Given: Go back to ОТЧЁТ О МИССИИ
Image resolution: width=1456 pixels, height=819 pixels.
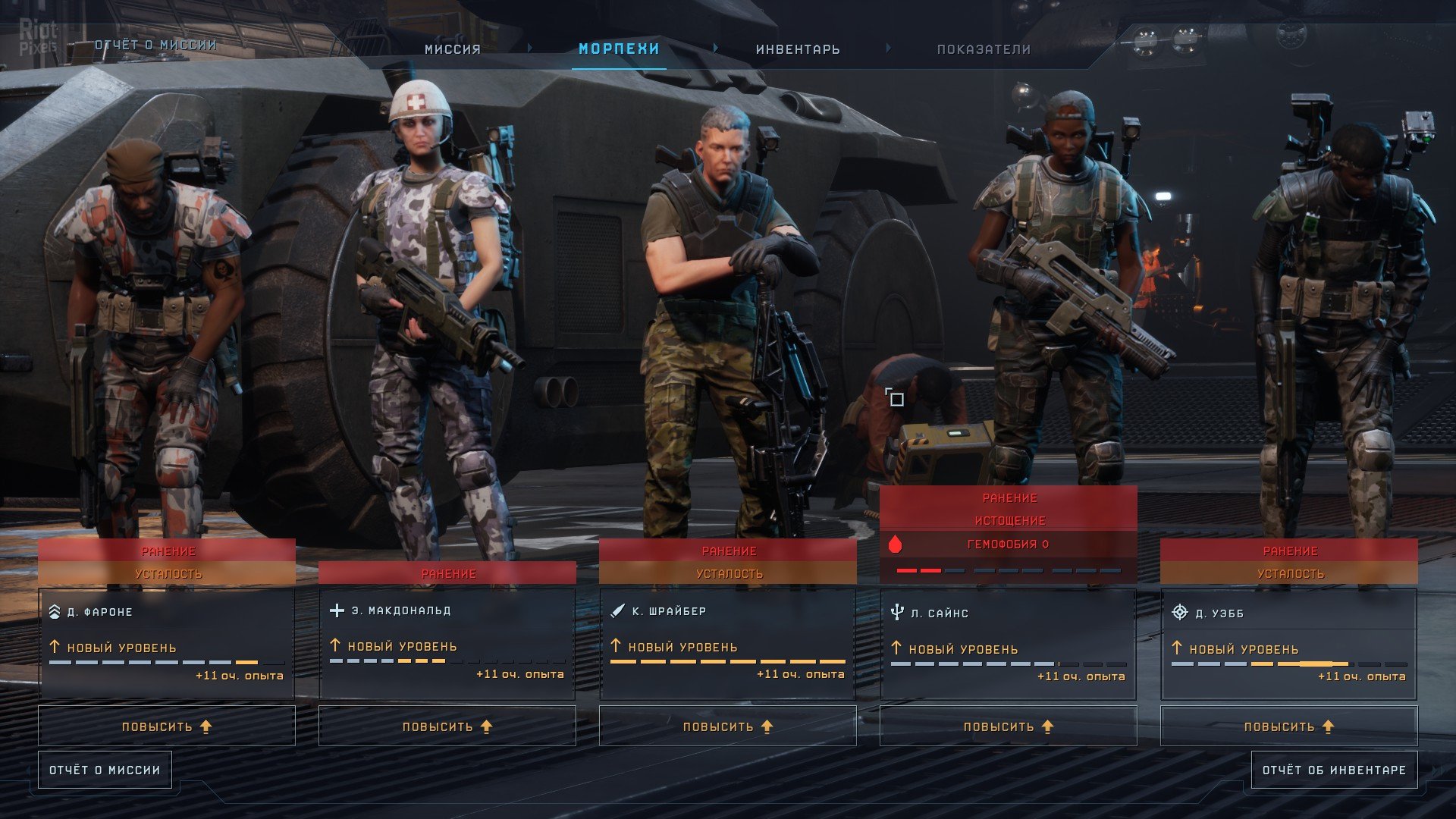Looking at the screenshot, I should pos(105,770).
